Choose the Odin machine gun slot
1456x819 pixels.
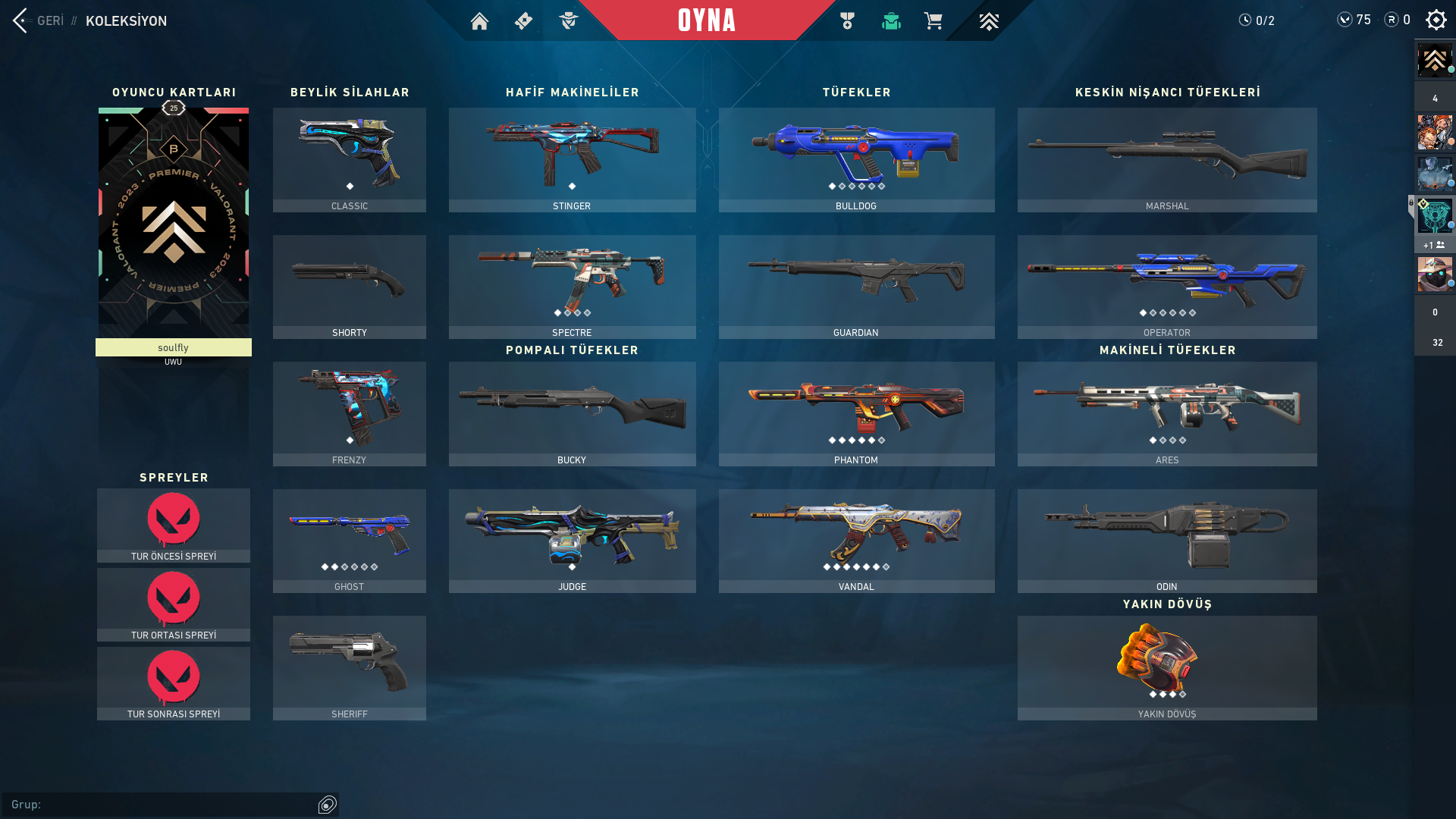[1167, 541]
